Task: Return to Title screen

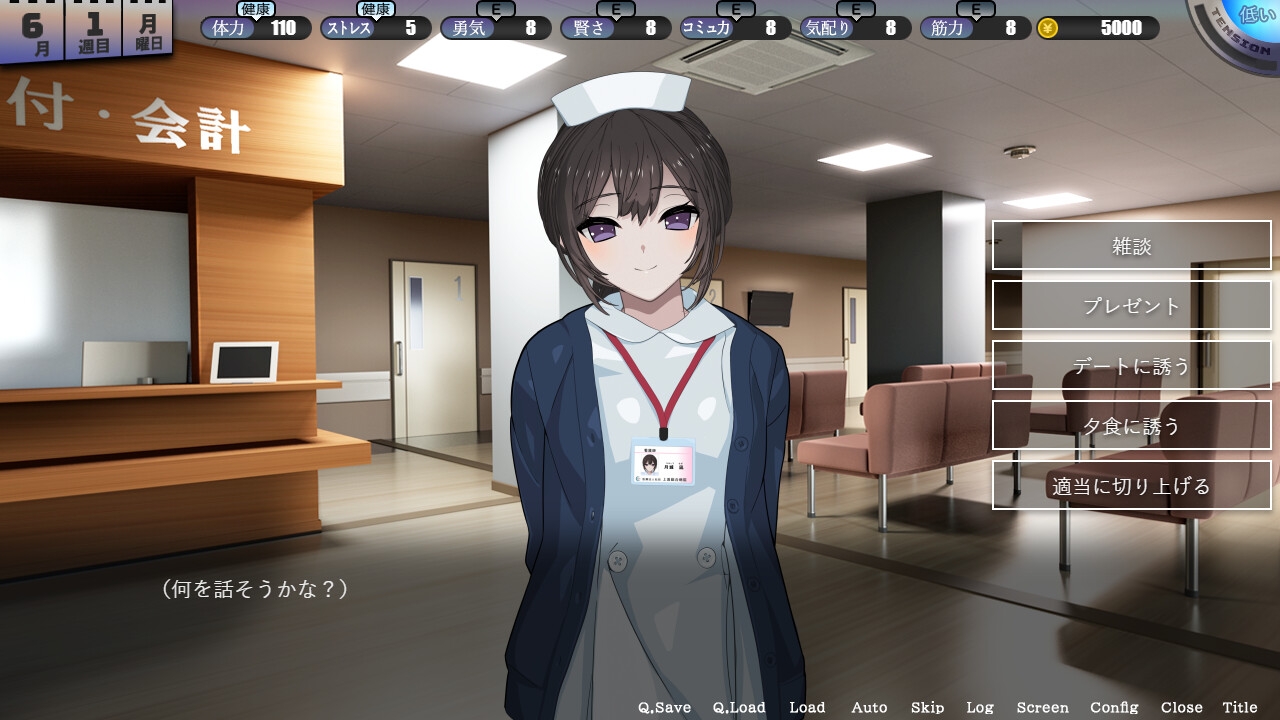Action: point(1240,707)
